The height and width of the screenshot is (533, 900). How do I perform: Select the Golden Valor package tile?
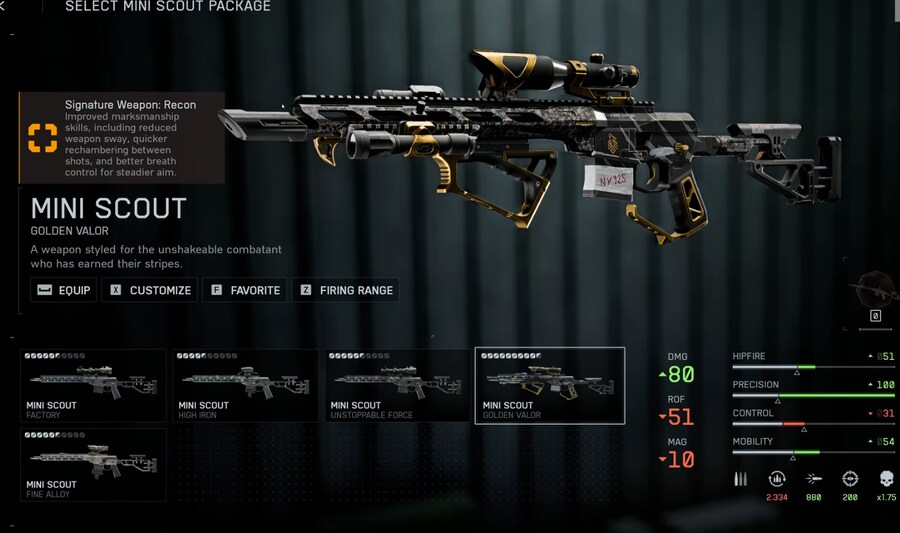(550, 385)
